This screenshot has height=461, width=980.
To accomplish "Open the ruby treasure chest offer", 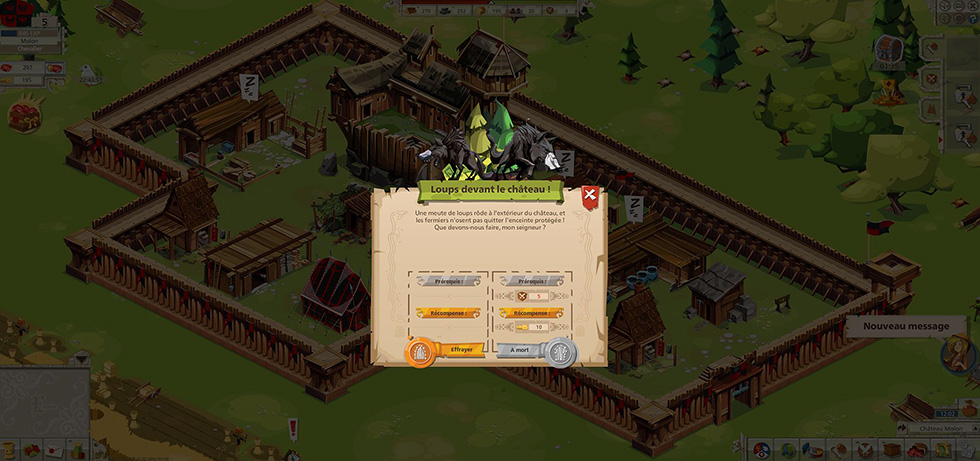I will [x=23, y=115].
